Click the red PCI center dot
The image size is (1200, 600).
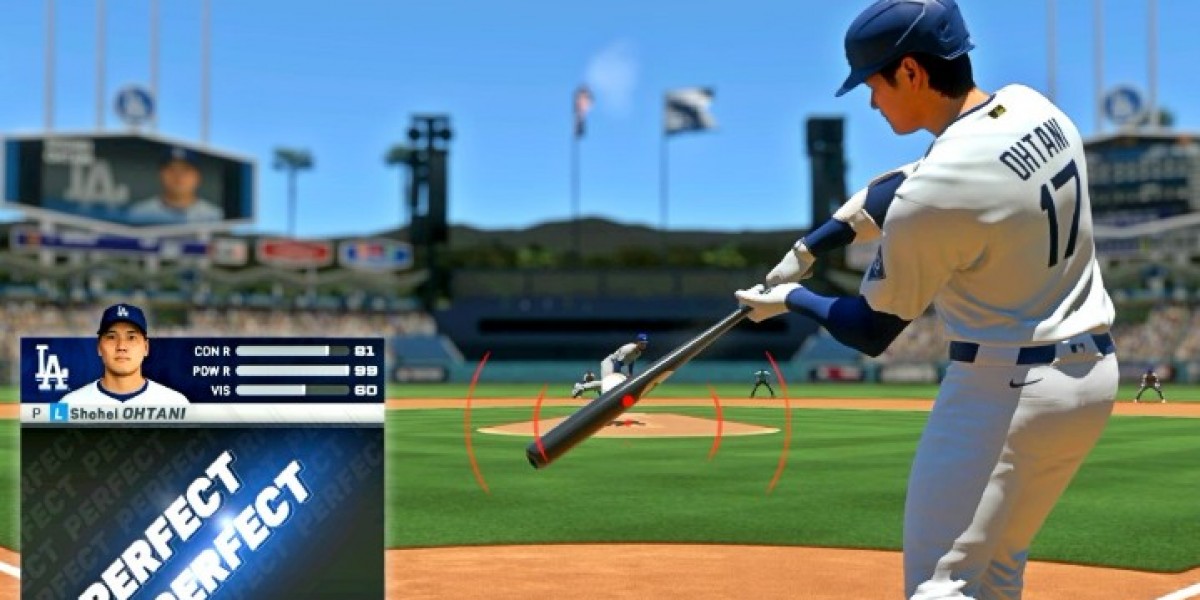pyautogui.click(x=628, y=401)
